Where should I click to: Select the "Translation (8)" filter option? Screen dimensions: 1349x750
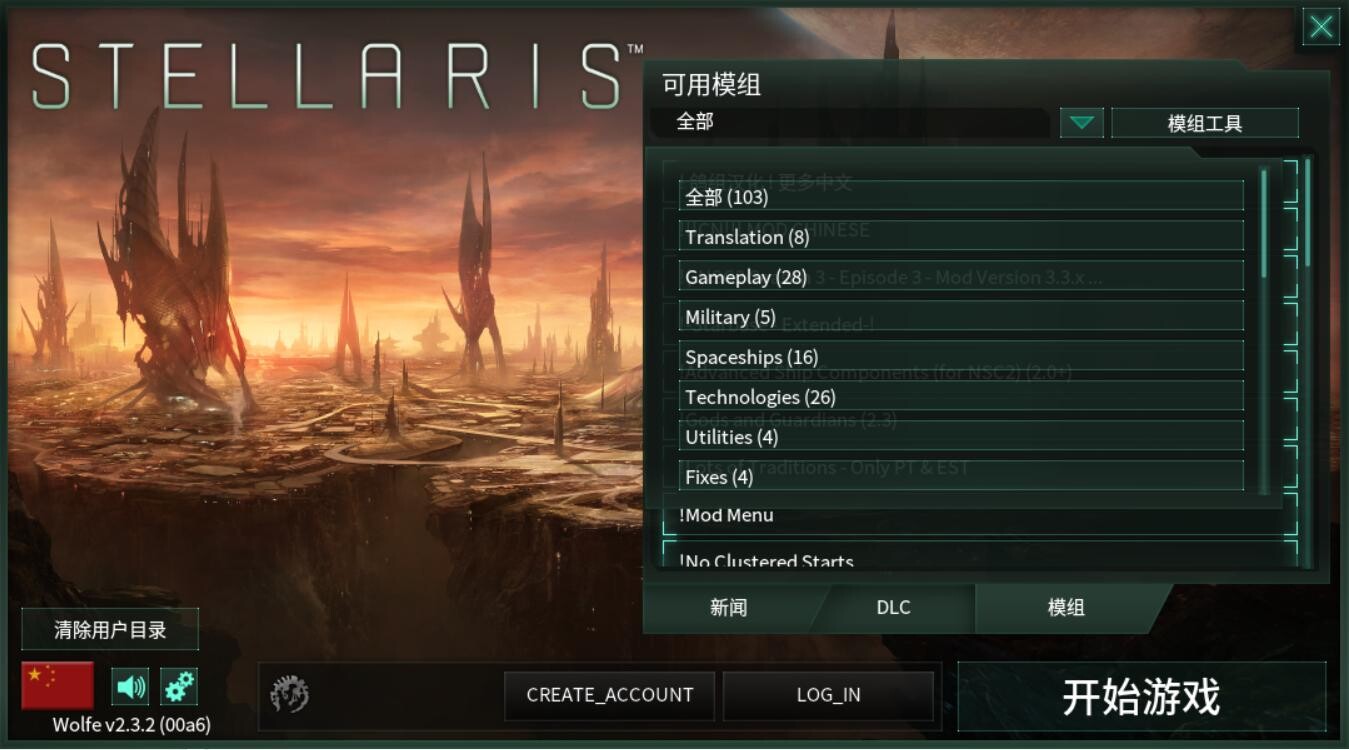point(960,237)
